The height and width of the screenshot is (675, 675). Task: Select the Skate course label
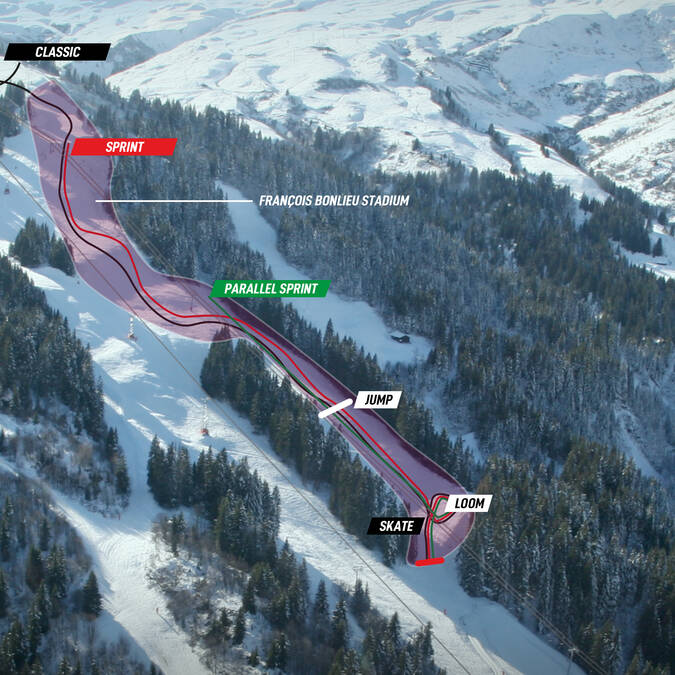pos(396,526)
